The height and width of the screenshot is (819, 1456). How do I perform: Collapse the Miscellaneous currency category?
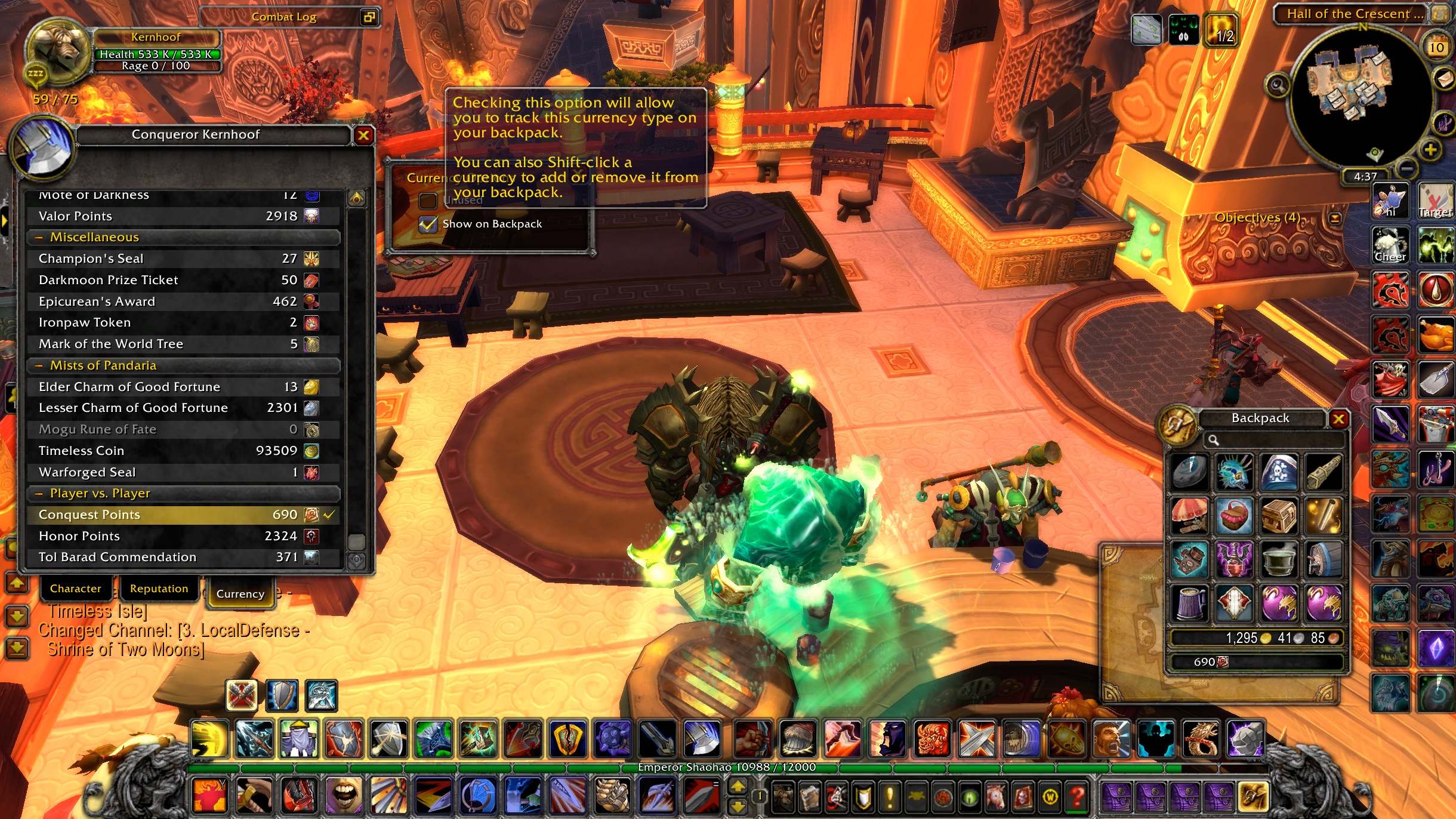tap(39, 238)
